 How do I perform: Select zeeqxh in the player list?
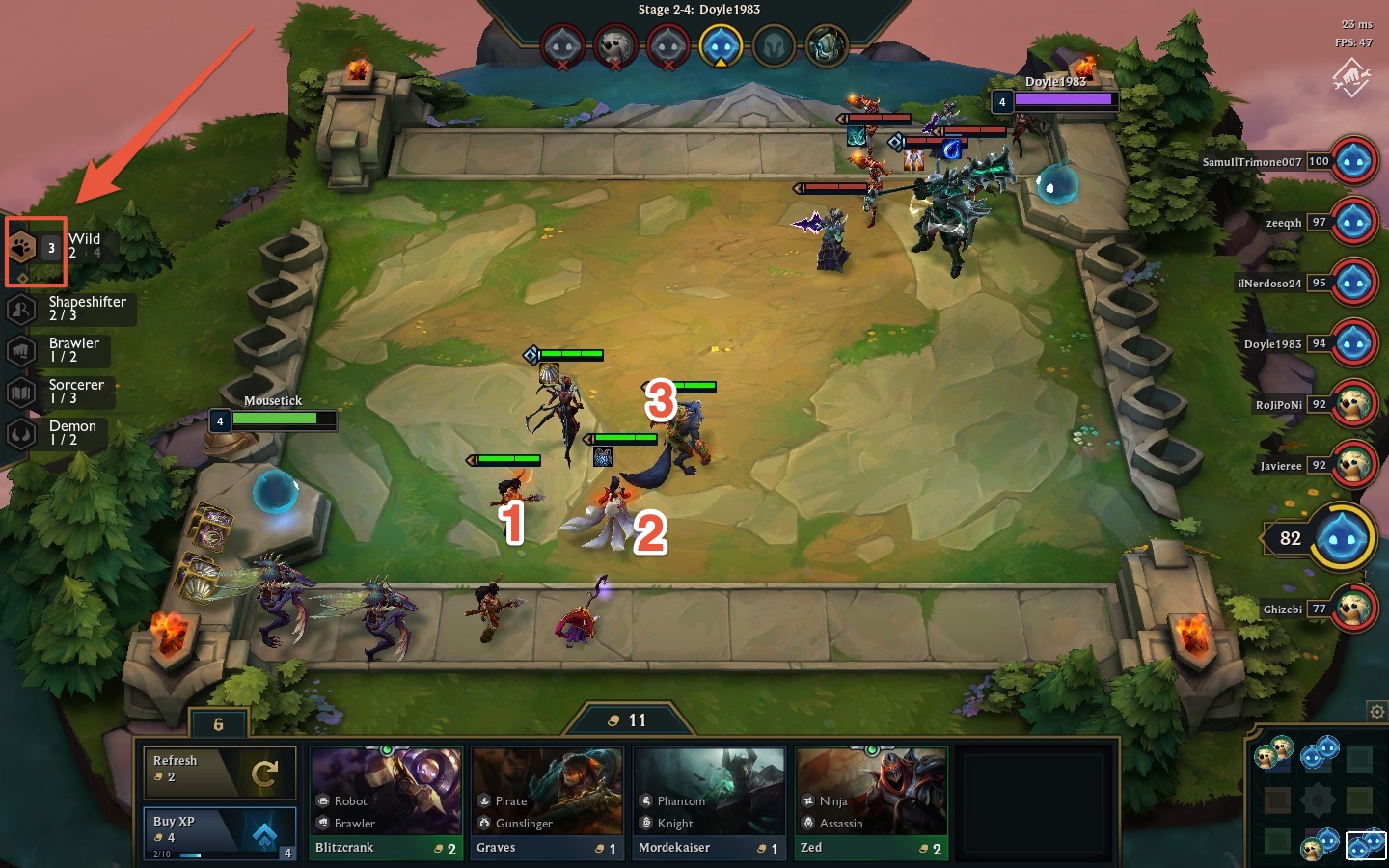coord(1353,223)
